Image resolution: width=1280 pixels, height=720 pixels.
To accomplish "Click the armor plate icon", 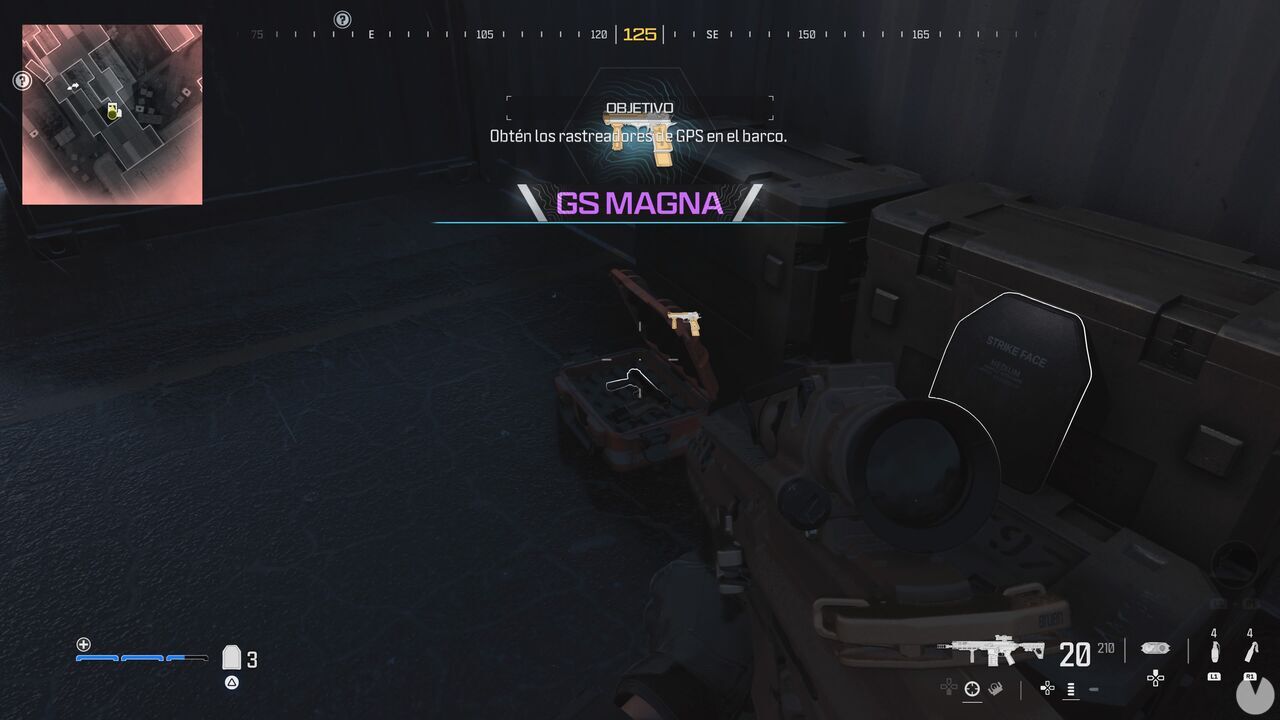I will 232,658.
